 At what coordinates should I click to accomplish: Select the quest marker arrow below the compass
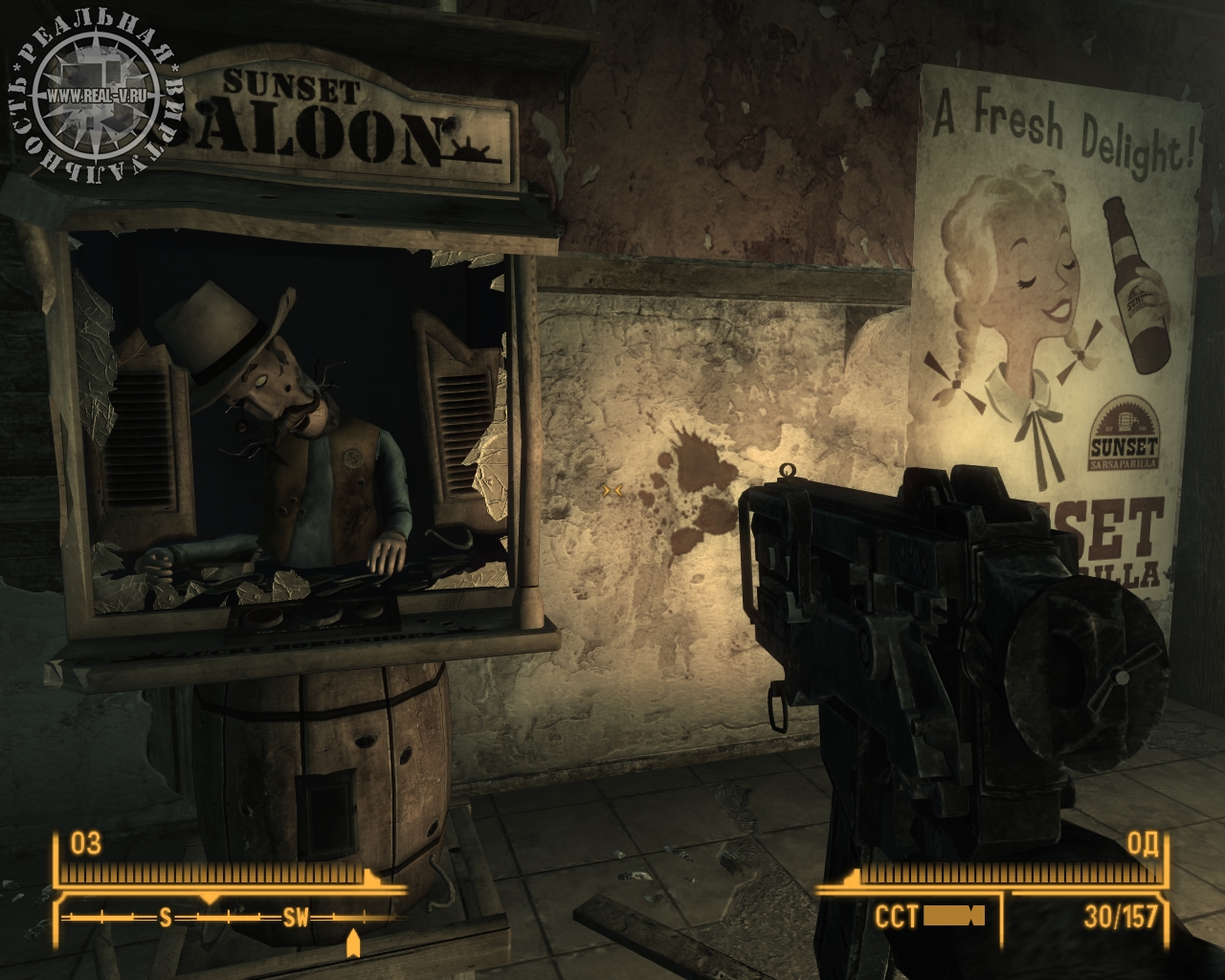point(353,944)
